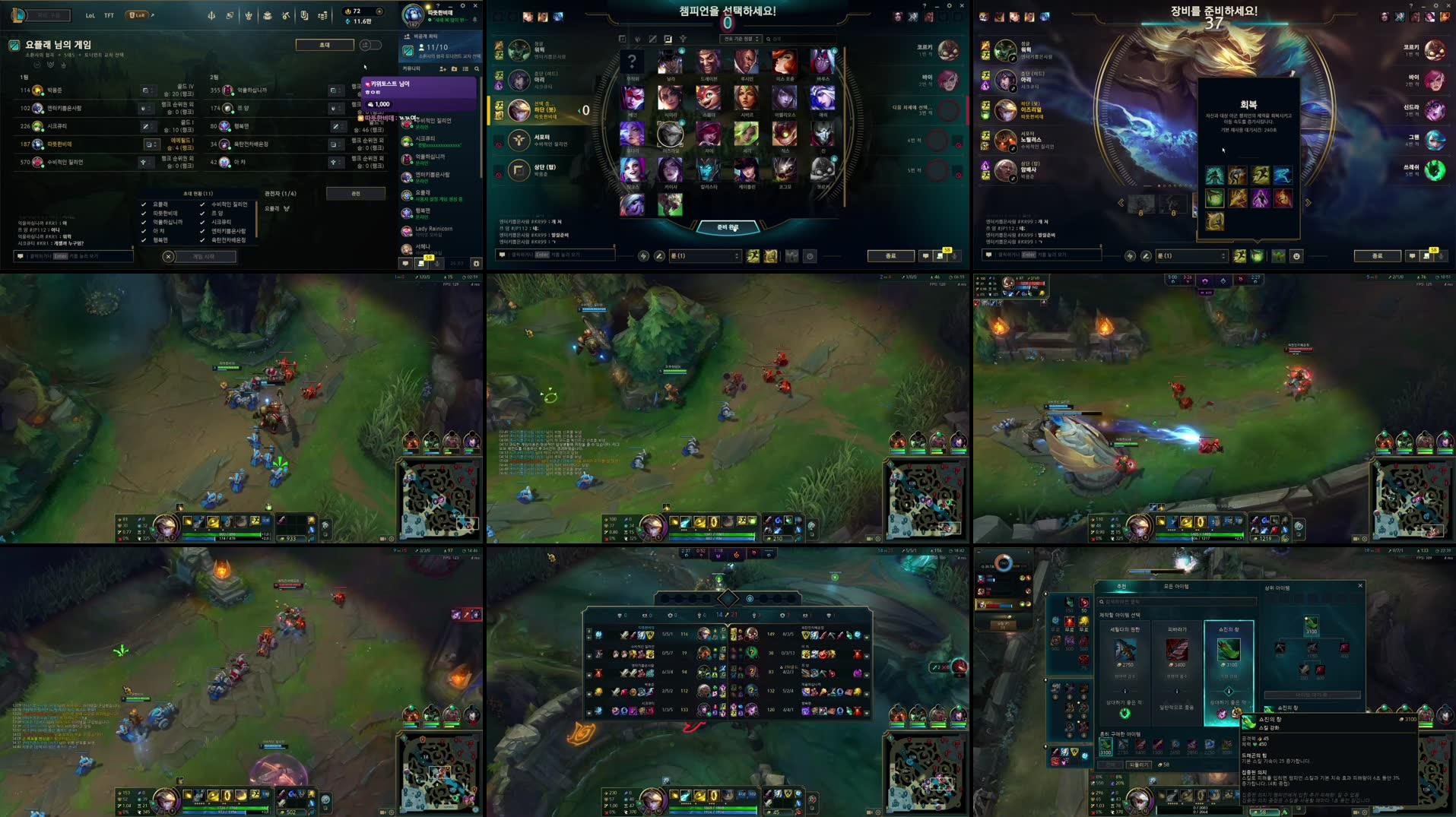Toggle the spectator switch next to the 초대 button
The image size is (1456, 817).
tap(369, 45)
